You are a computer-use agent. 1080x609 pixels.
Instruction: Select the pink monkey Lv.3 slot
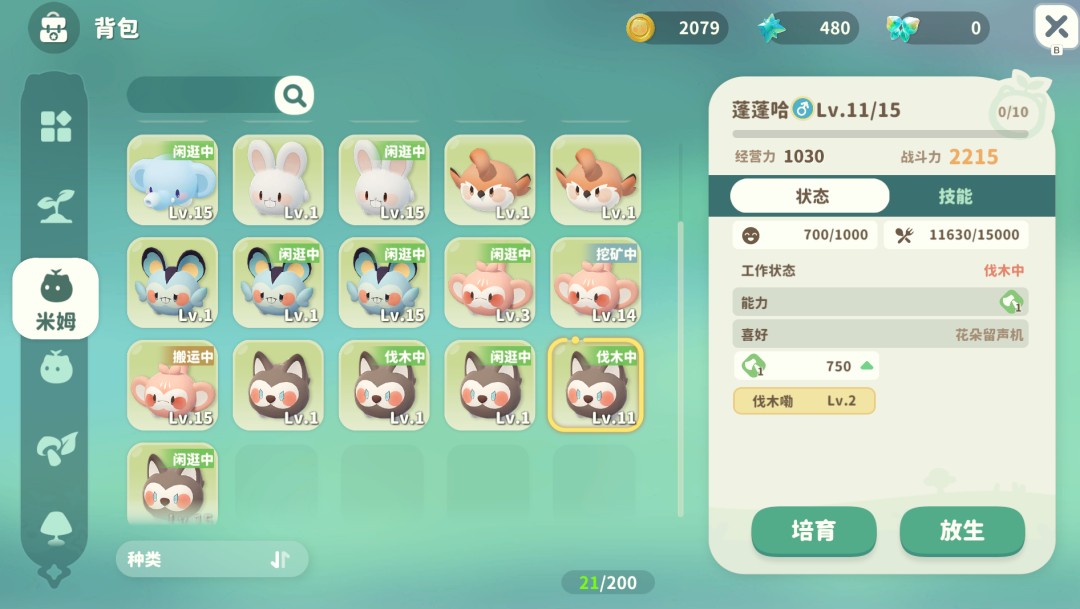[490, 283]
